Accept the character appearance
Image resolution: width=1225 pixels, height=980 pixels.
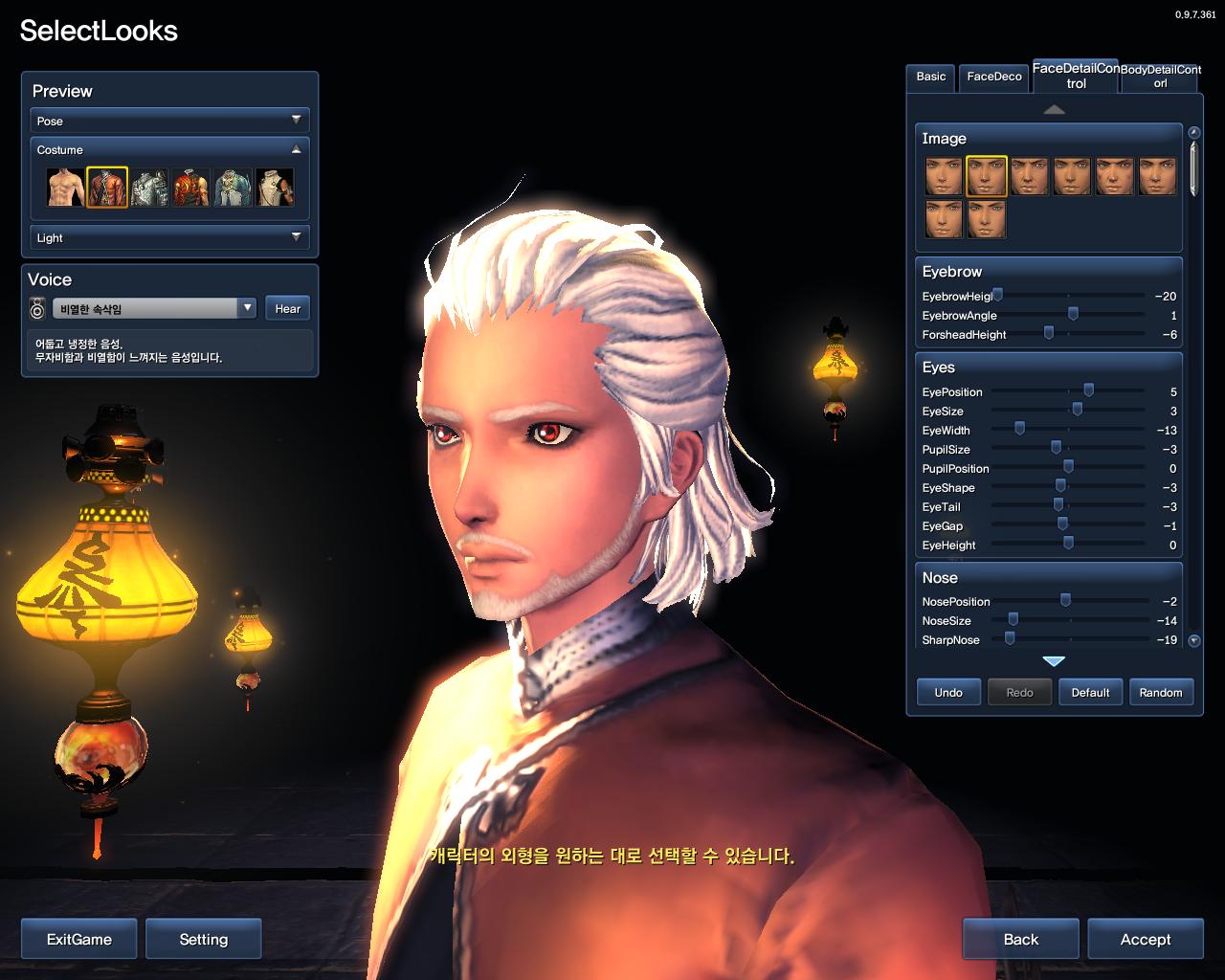pos(1145,939)
